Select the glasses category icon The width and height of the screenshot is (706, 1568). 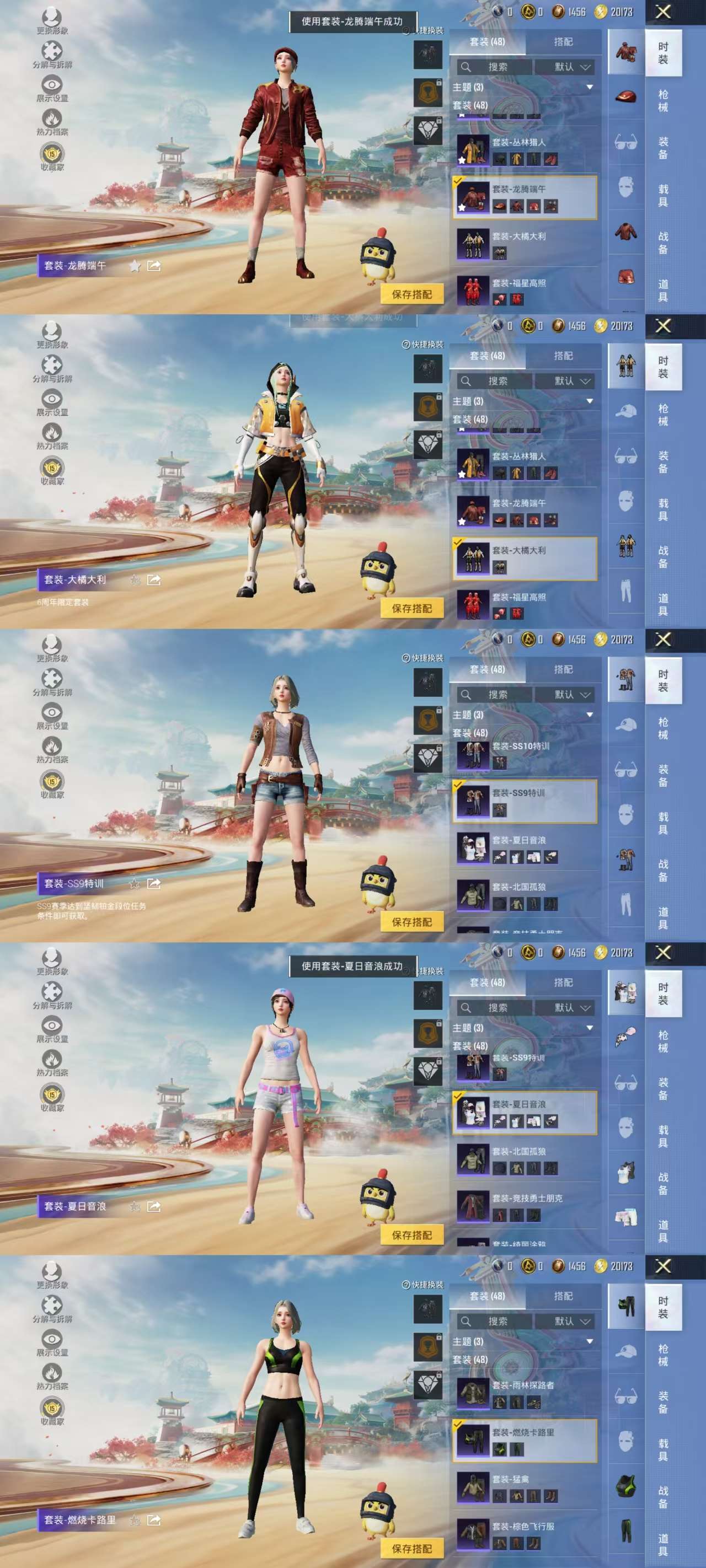[x=625, y=141]
